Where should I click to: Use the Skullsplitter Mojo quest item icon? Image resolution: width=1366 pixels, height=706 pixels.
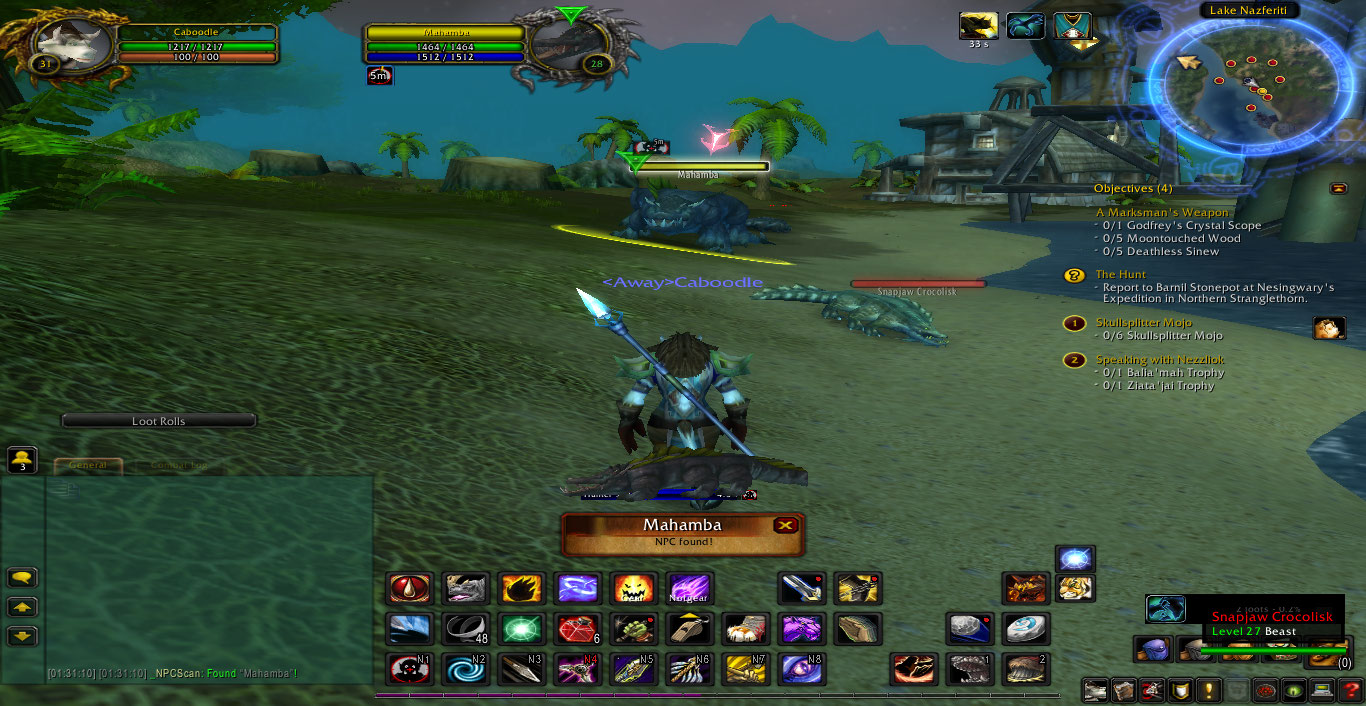click(x=1329, y=328)
